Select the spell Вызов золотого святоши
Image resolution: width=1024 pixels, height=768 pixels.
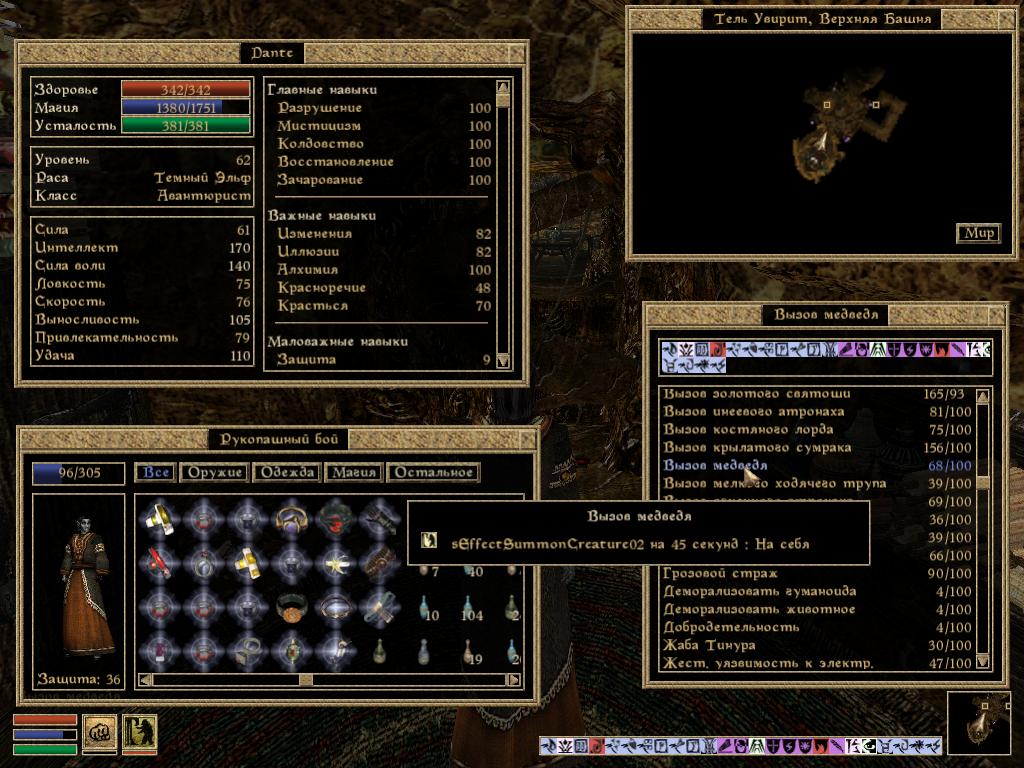(x=757, y=394)
